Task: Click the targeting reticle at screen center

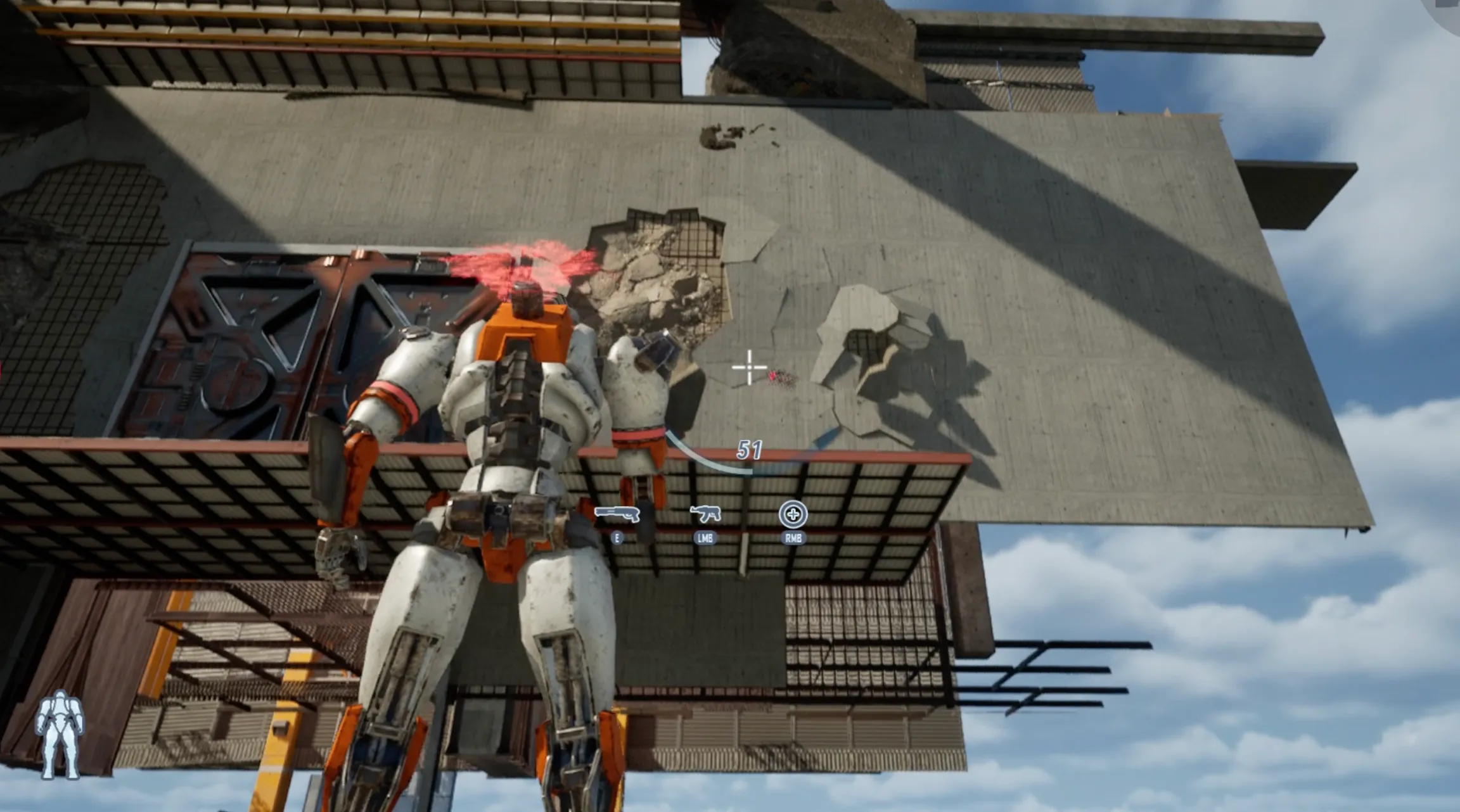Action: pos(748,366)
